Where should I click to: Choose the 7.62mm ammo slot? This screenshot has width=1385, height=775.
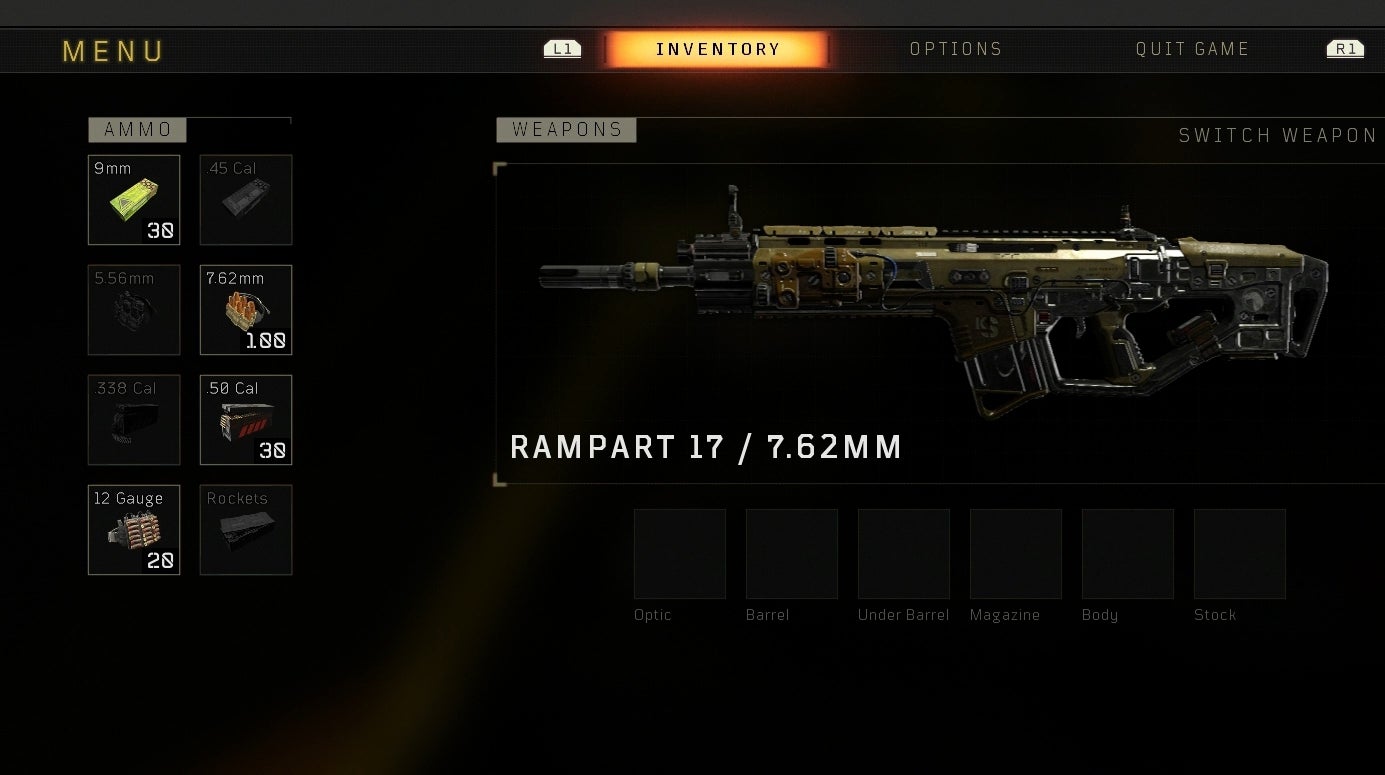coord(246,310)
